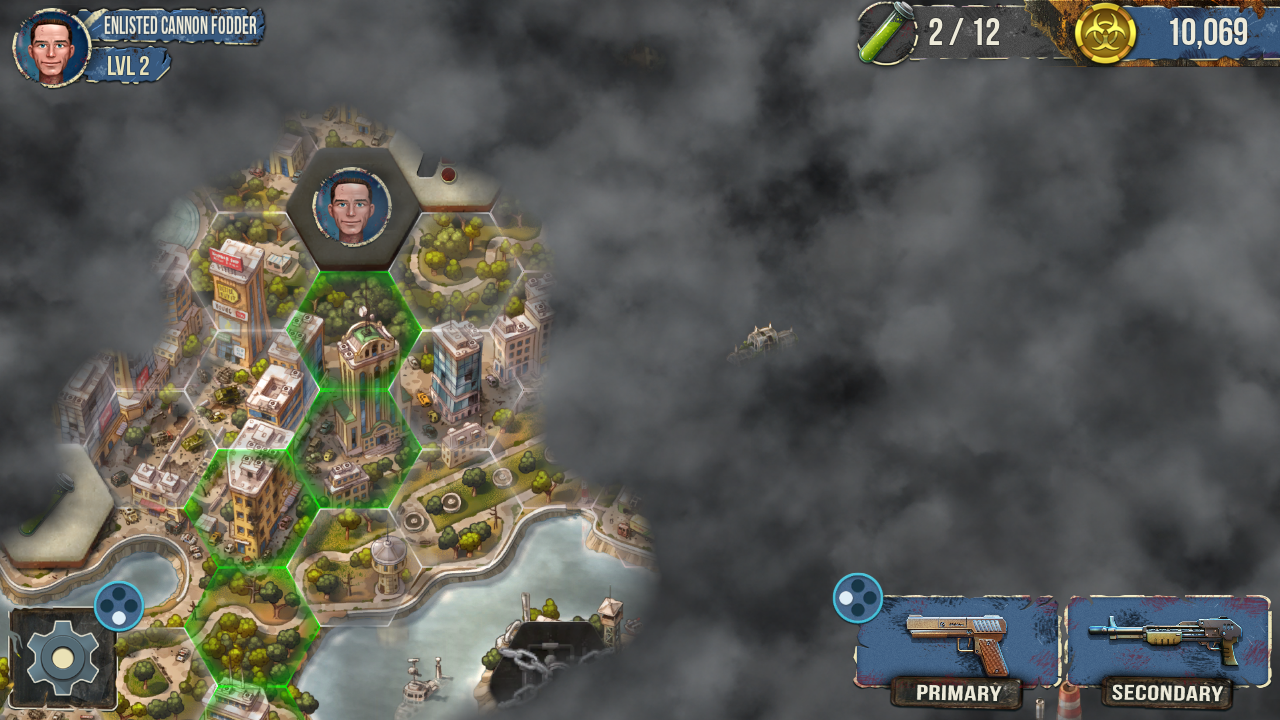Select the hex tile with the player portrait
Viewport: 1280px width, 720px height.
tap(352, 208)
